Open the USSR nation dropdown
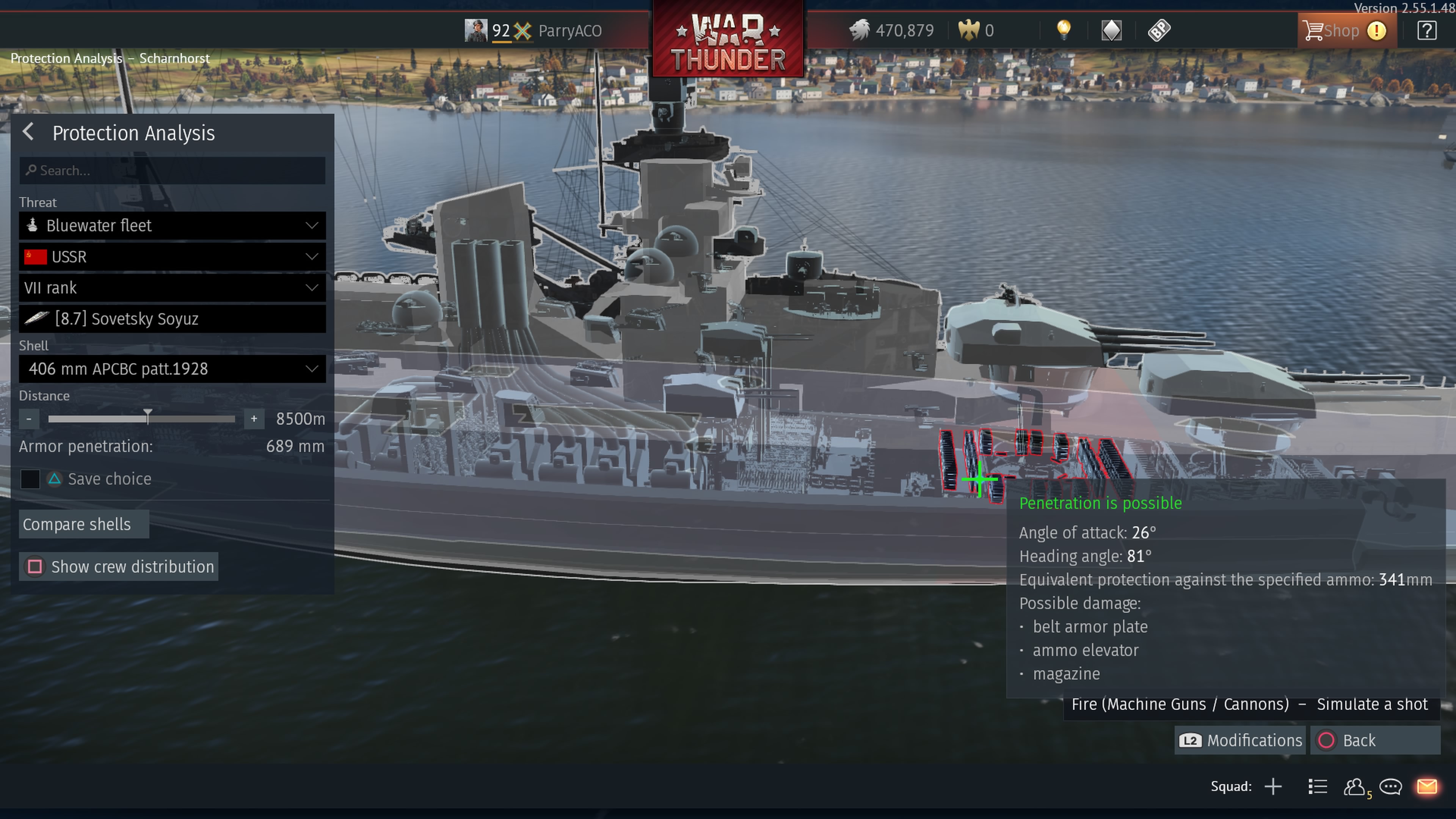Viewport: 1456px width, 819px height. click(173, 257)
